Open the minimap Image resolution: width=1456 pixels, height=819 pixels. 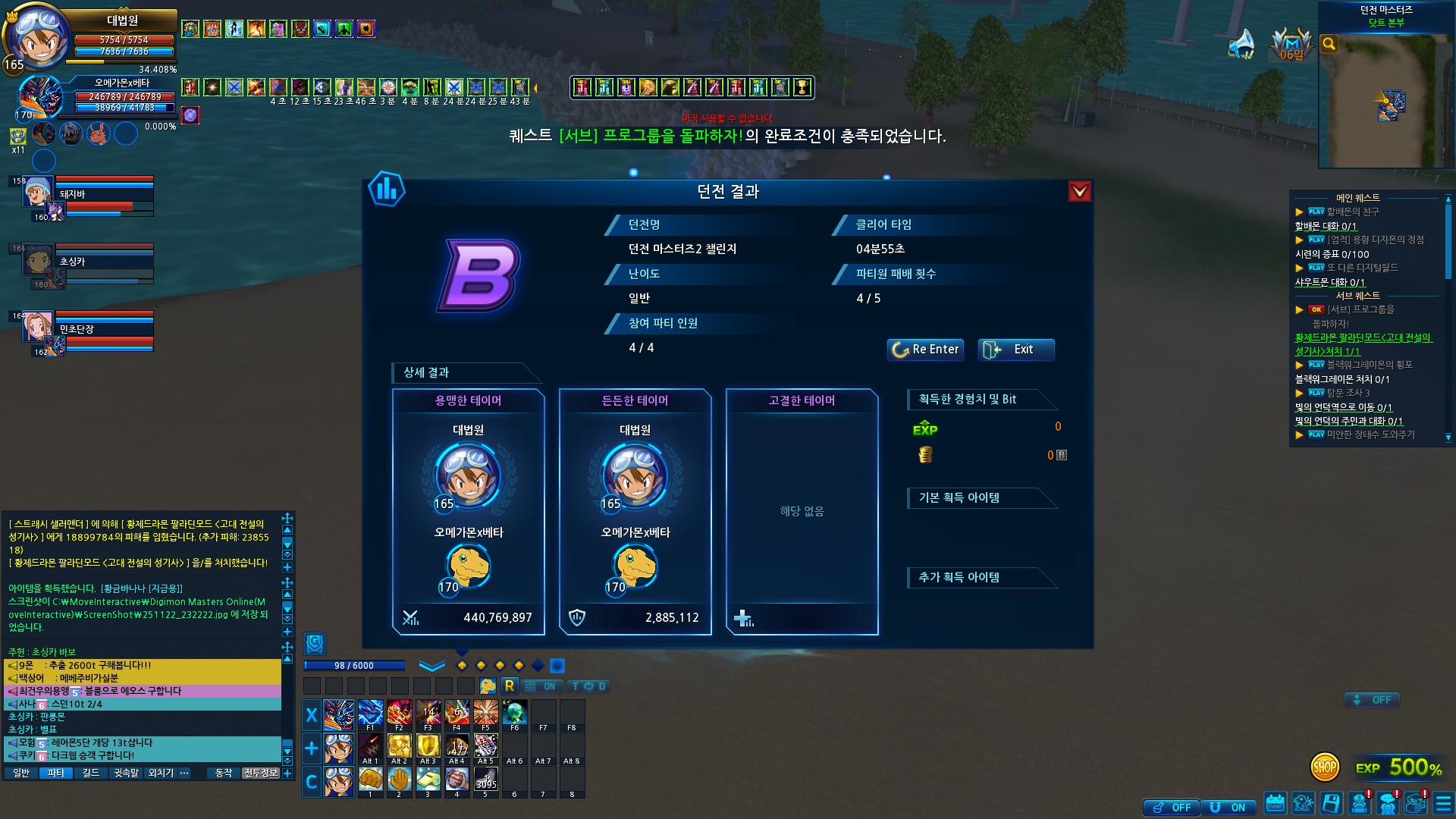[1386, 99]
